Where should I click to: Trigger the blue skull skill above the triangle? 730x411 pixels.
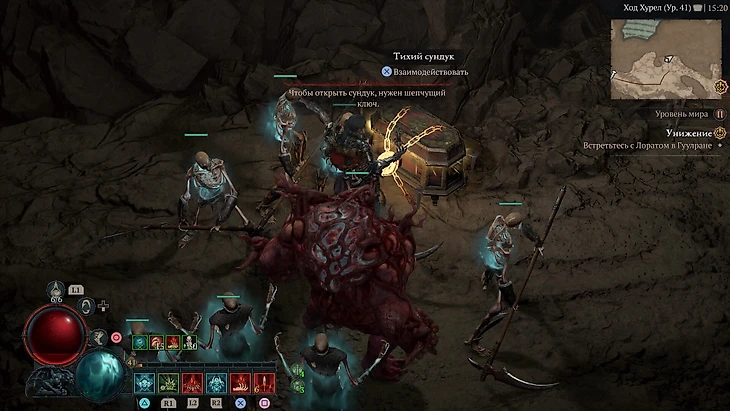(x=144, y=383)
